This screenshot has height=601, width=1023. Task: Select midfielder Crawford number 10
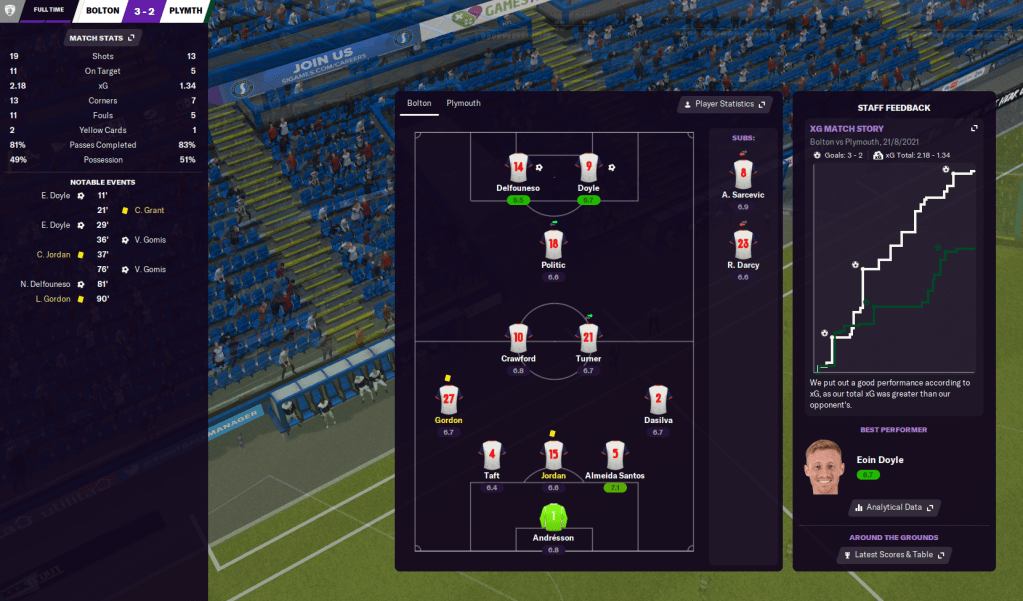(x=518, y=336)
